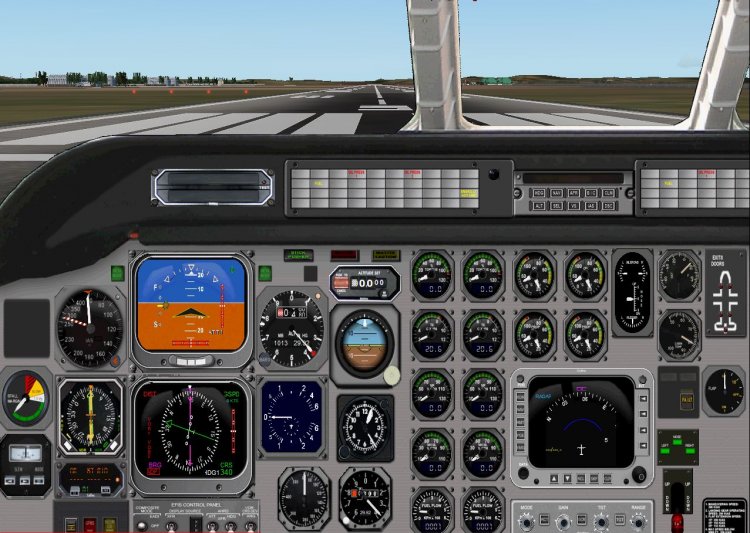750x533 pixels.
Task: Click the flaps position gauge
Action: tap(723, 390)
